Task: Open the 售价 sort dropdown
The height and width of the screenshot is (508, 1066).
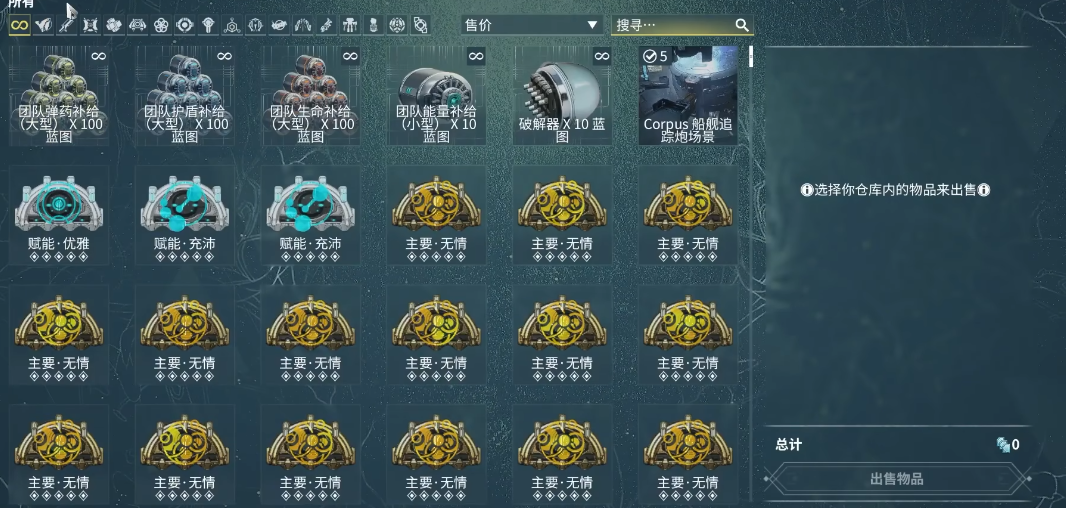Action: tap(530, 25)
